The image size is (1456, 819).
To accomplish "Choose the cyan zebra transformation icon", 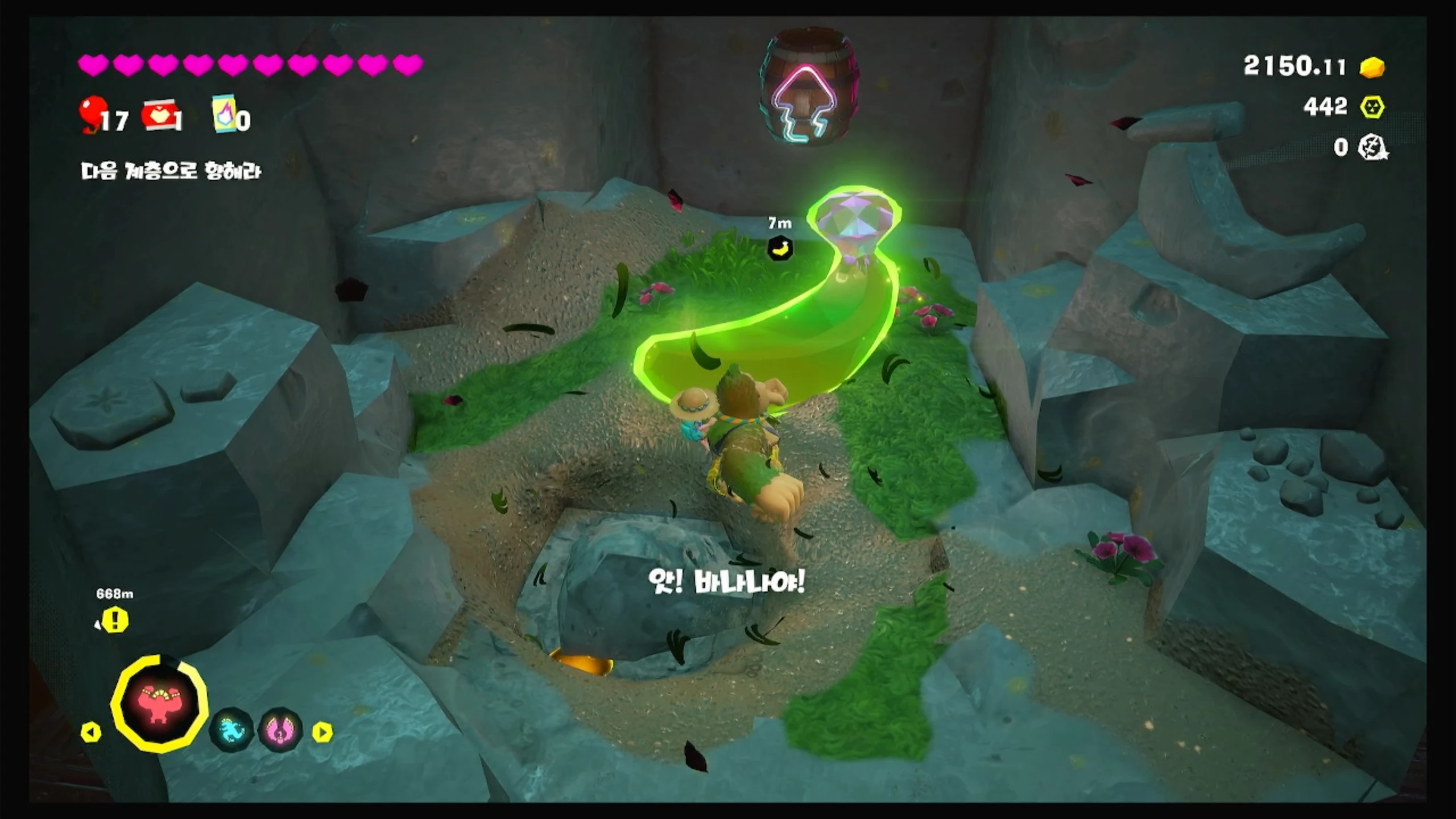I will point(231,729).
